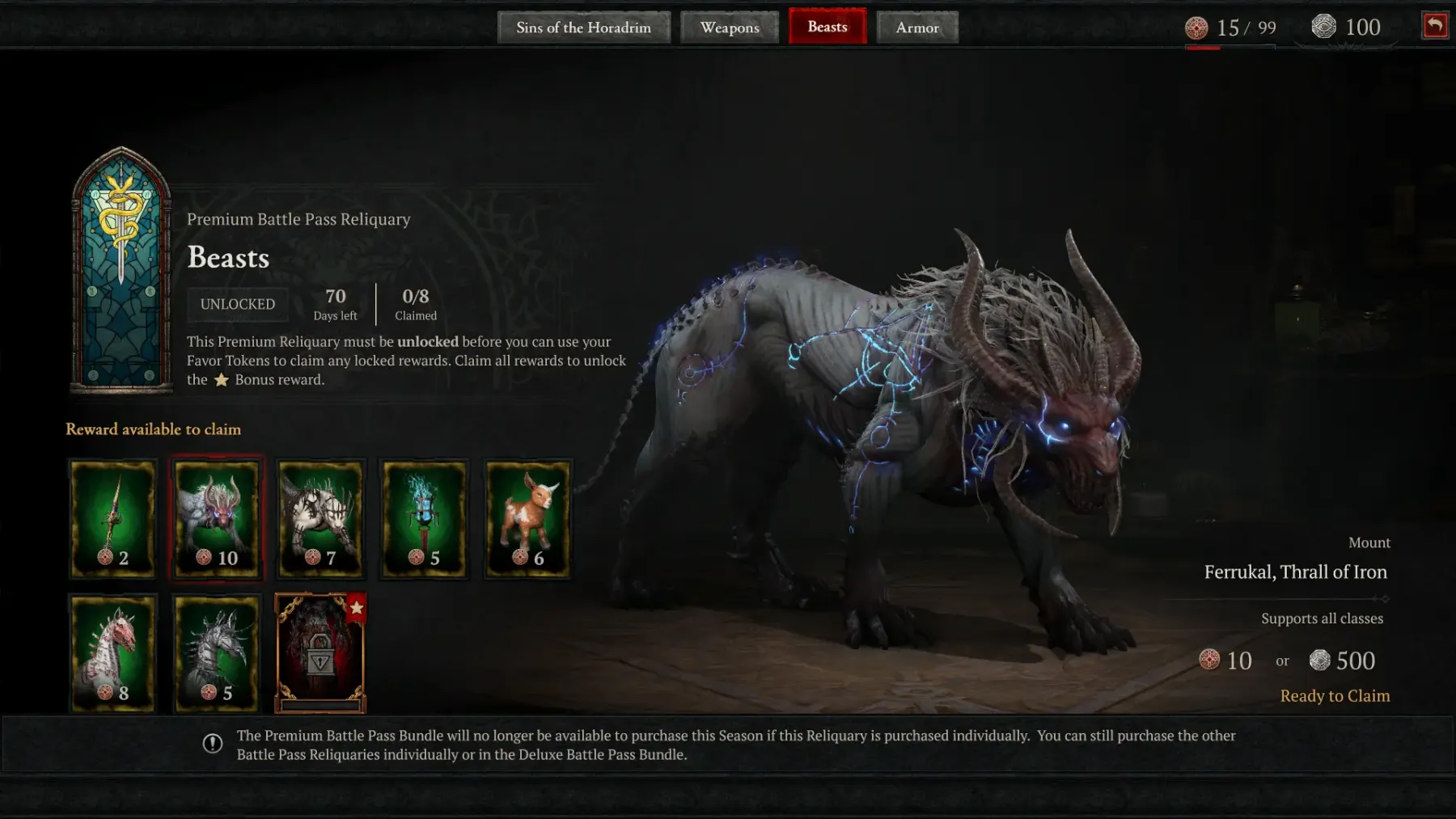Switch to the Sins of the Horadrim tab
This screenshot has width=1456, height=819.
coord(583,27)
